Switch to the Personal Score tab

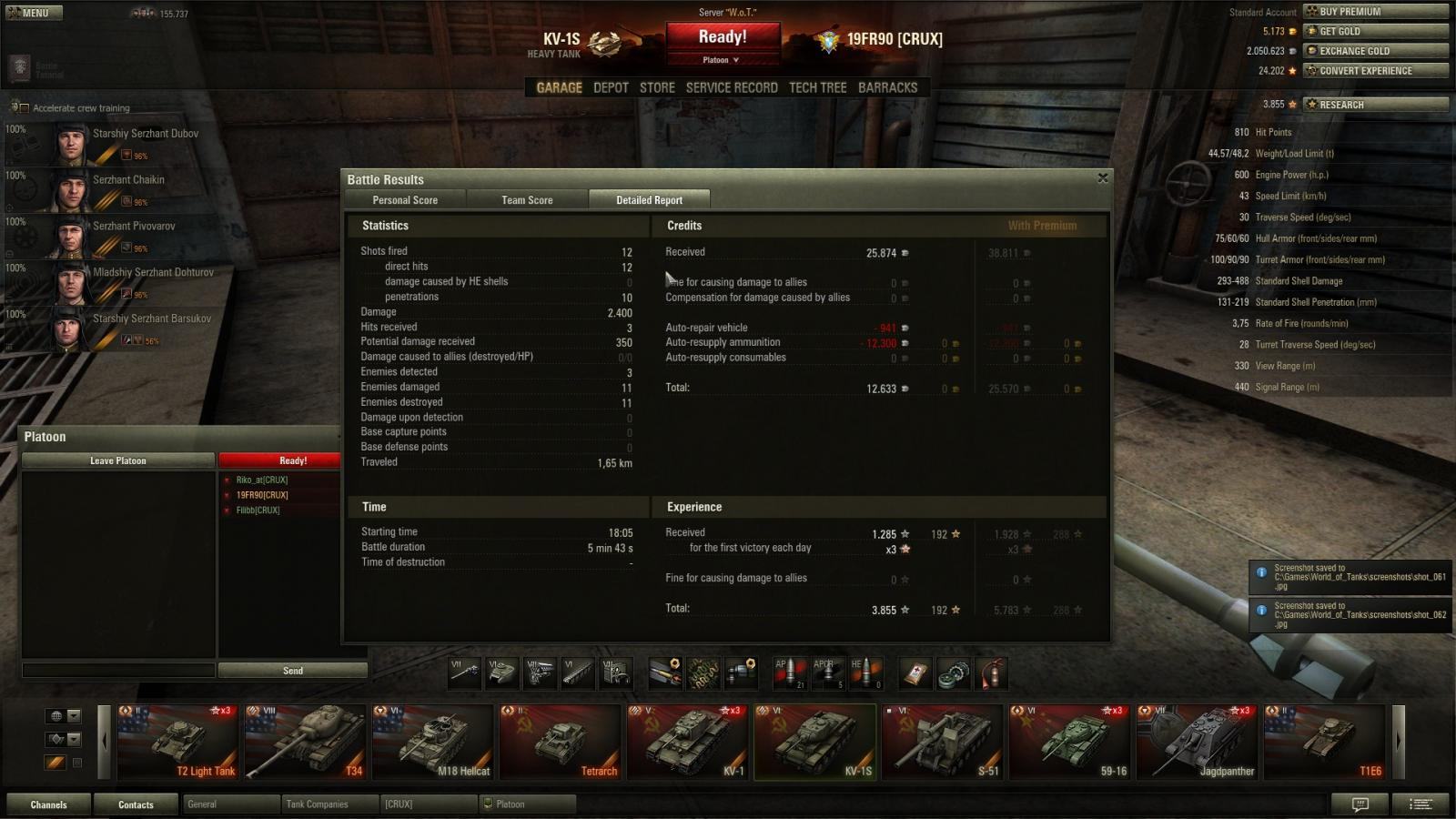click(405, 200)
